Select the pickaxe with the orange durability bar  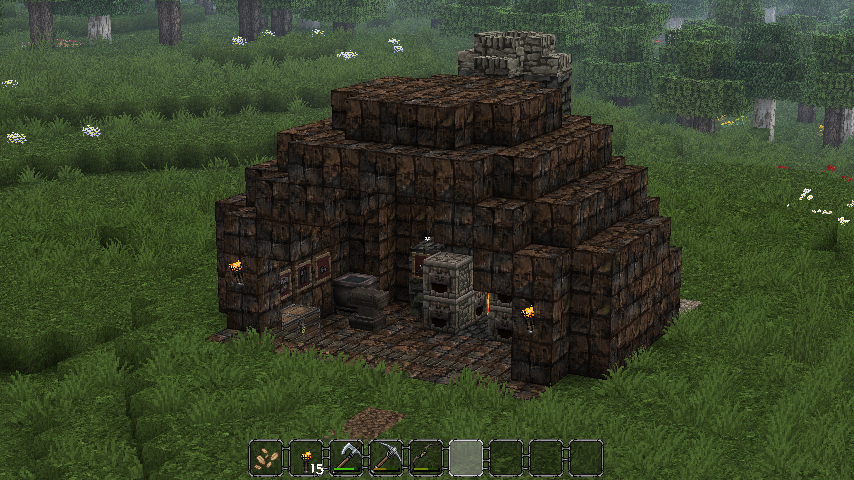386,457
